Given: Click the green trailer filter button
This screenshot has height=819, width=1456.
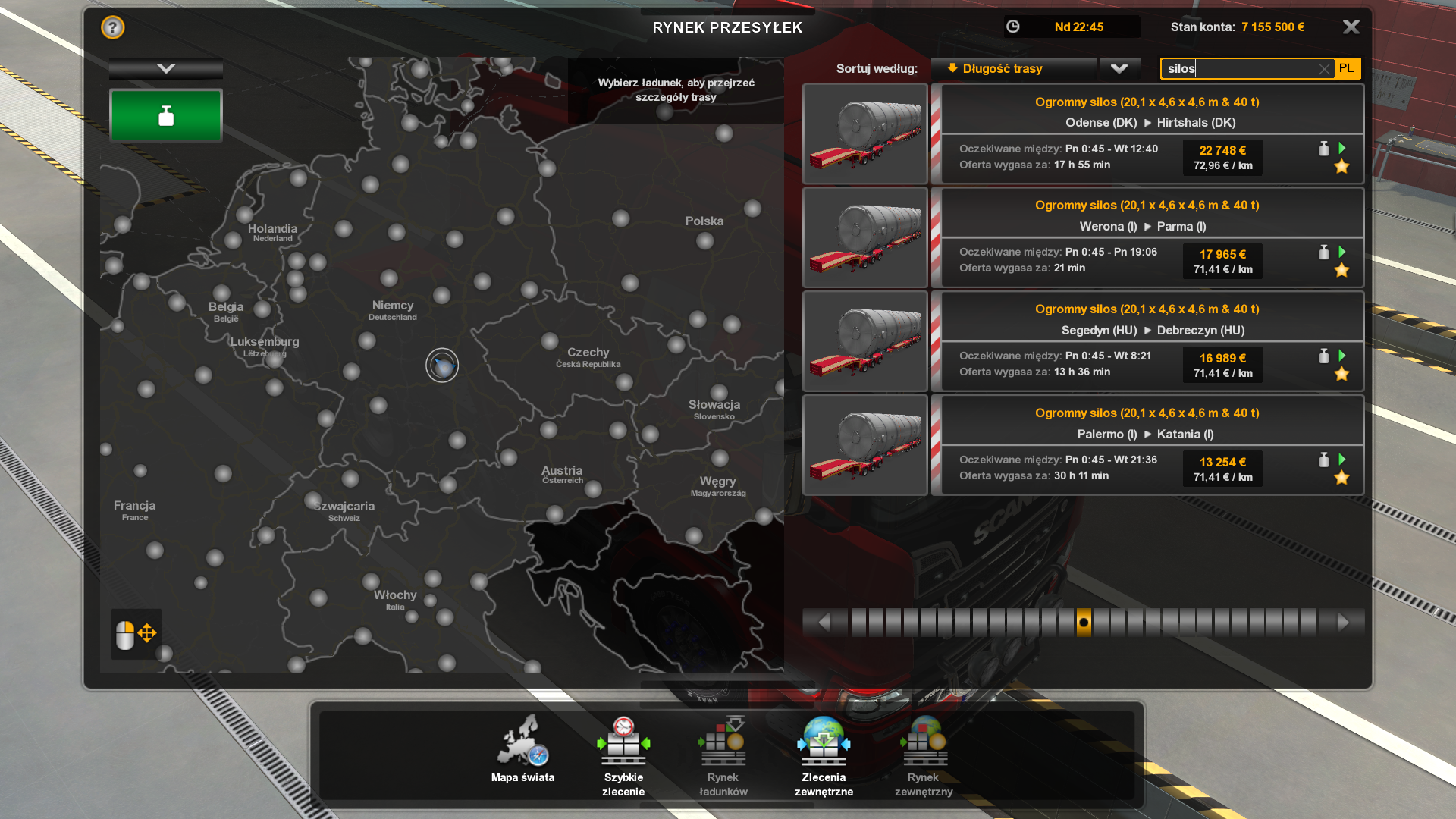Looking at the screenshot, I should click(166, 116).
